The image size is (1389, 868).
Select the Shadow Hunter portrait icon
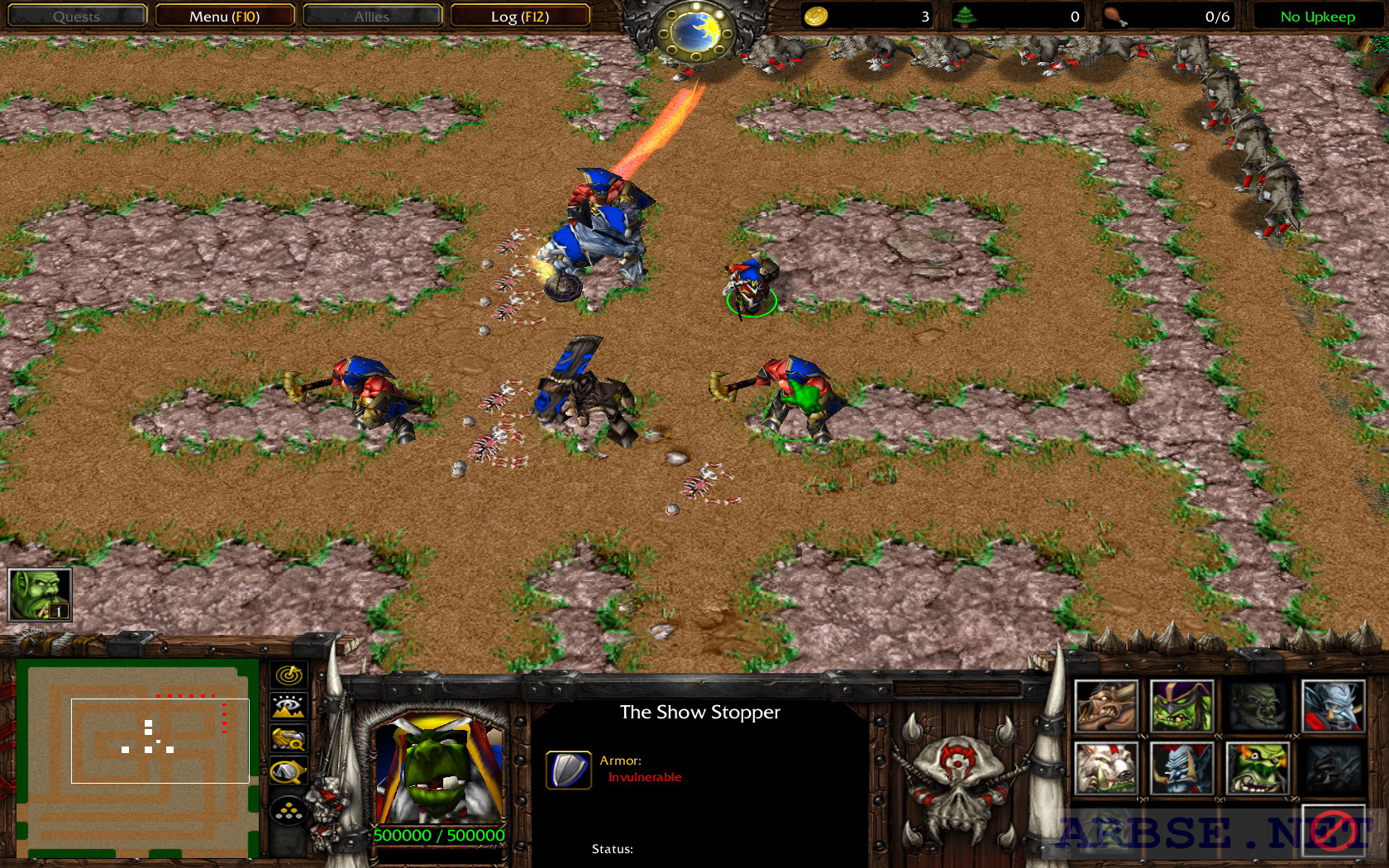[x=1181, y=704]
